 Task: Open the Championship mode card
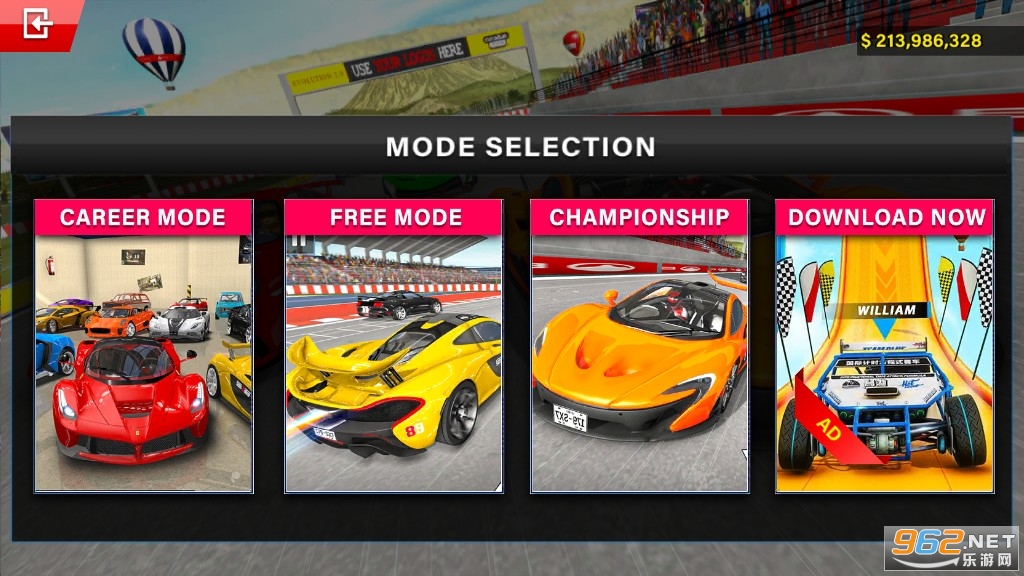639,346
